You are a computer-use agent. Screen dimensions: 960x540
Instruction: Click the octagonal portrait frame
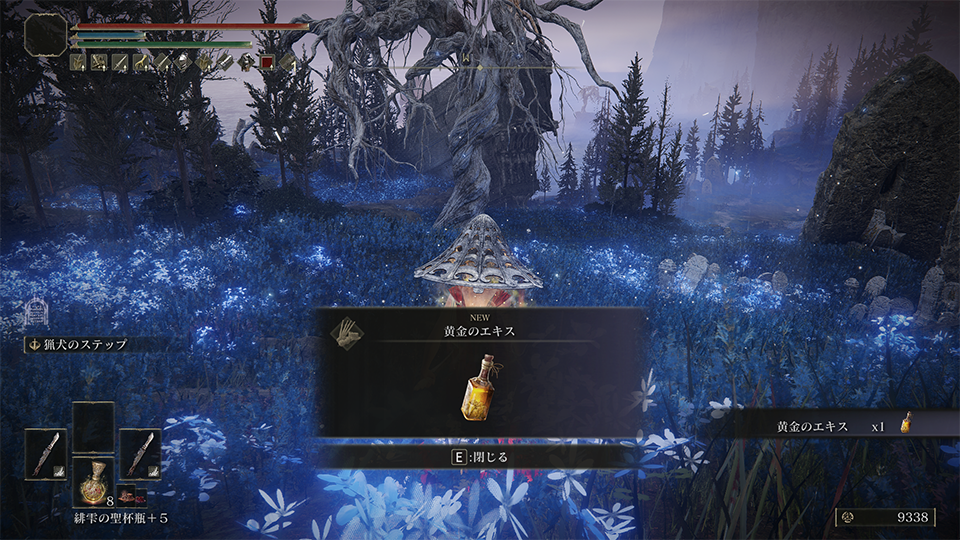click(45, 35)
